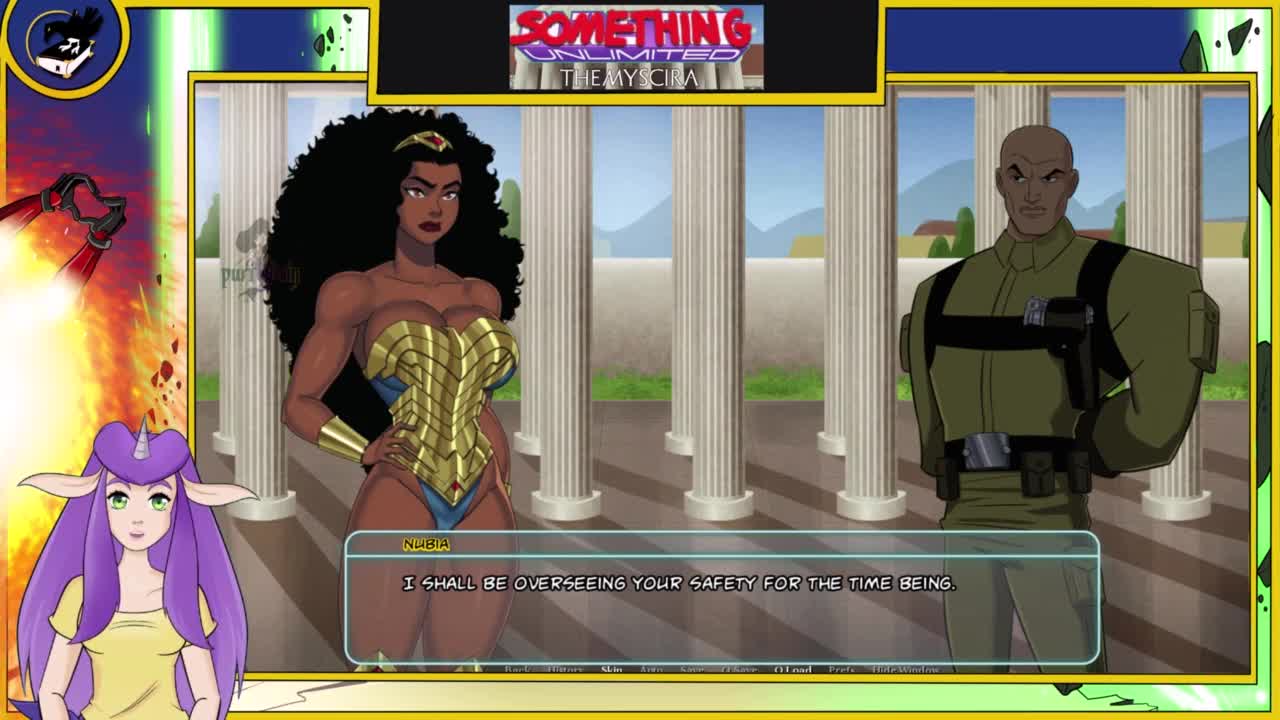The width and height of the screenshot is (1280, 720).
Task: Toggle Auto-advance mode
Action: coord(651,669)
